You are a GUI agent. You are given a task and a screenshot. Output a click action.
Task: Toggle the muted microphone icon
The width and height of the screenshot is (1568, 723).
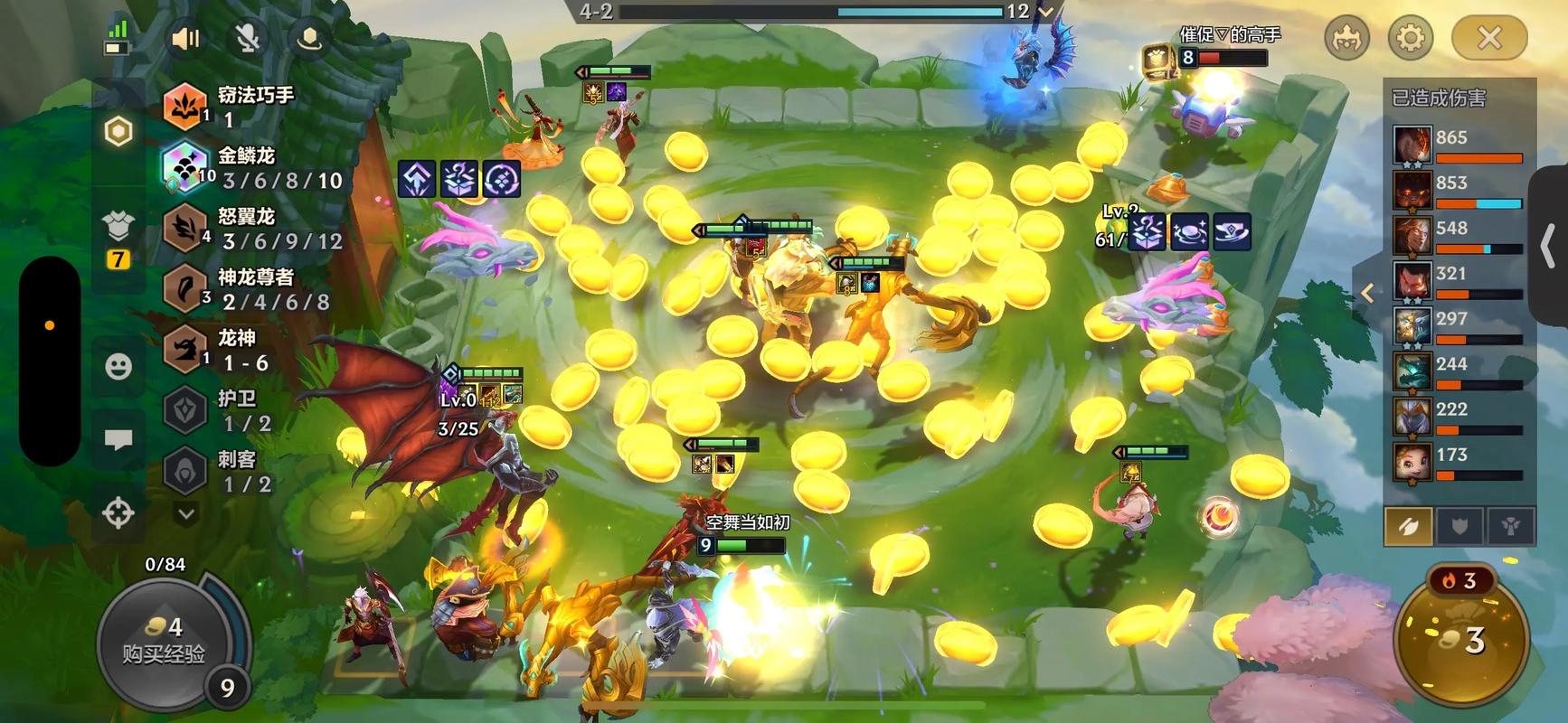point(247,38)
